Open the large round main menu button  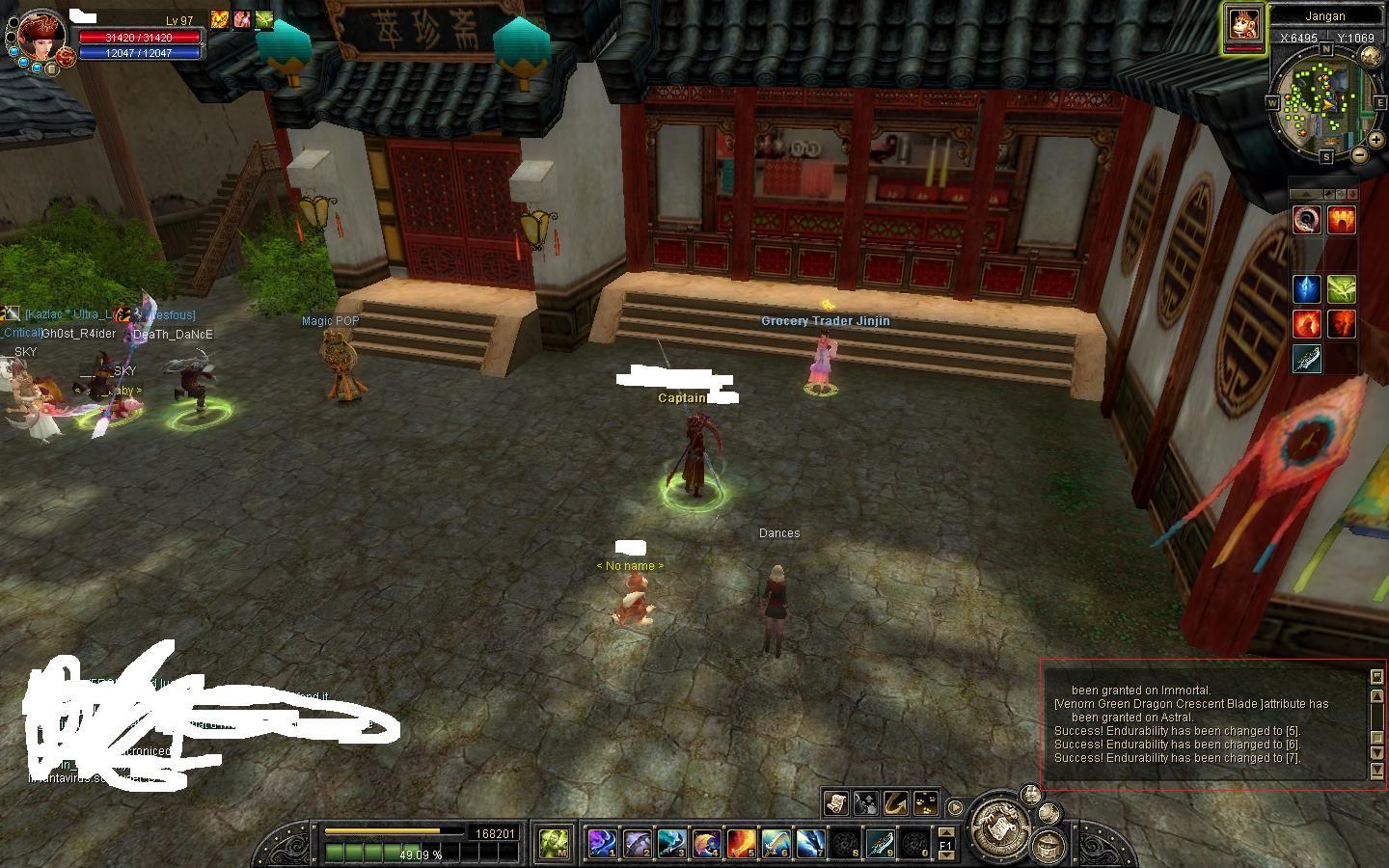click(x=1000, y=827)
